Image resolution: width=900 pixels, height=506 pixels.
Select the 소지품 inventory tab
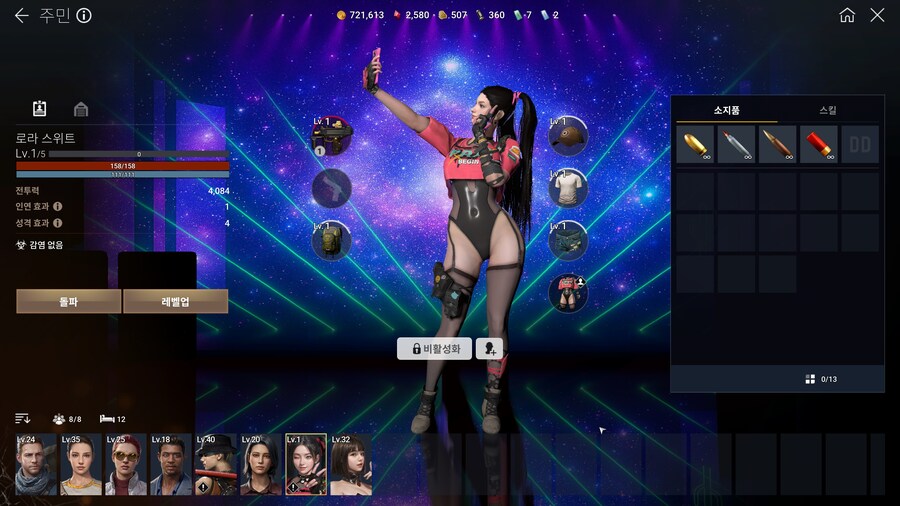click(x=726, y=110)
